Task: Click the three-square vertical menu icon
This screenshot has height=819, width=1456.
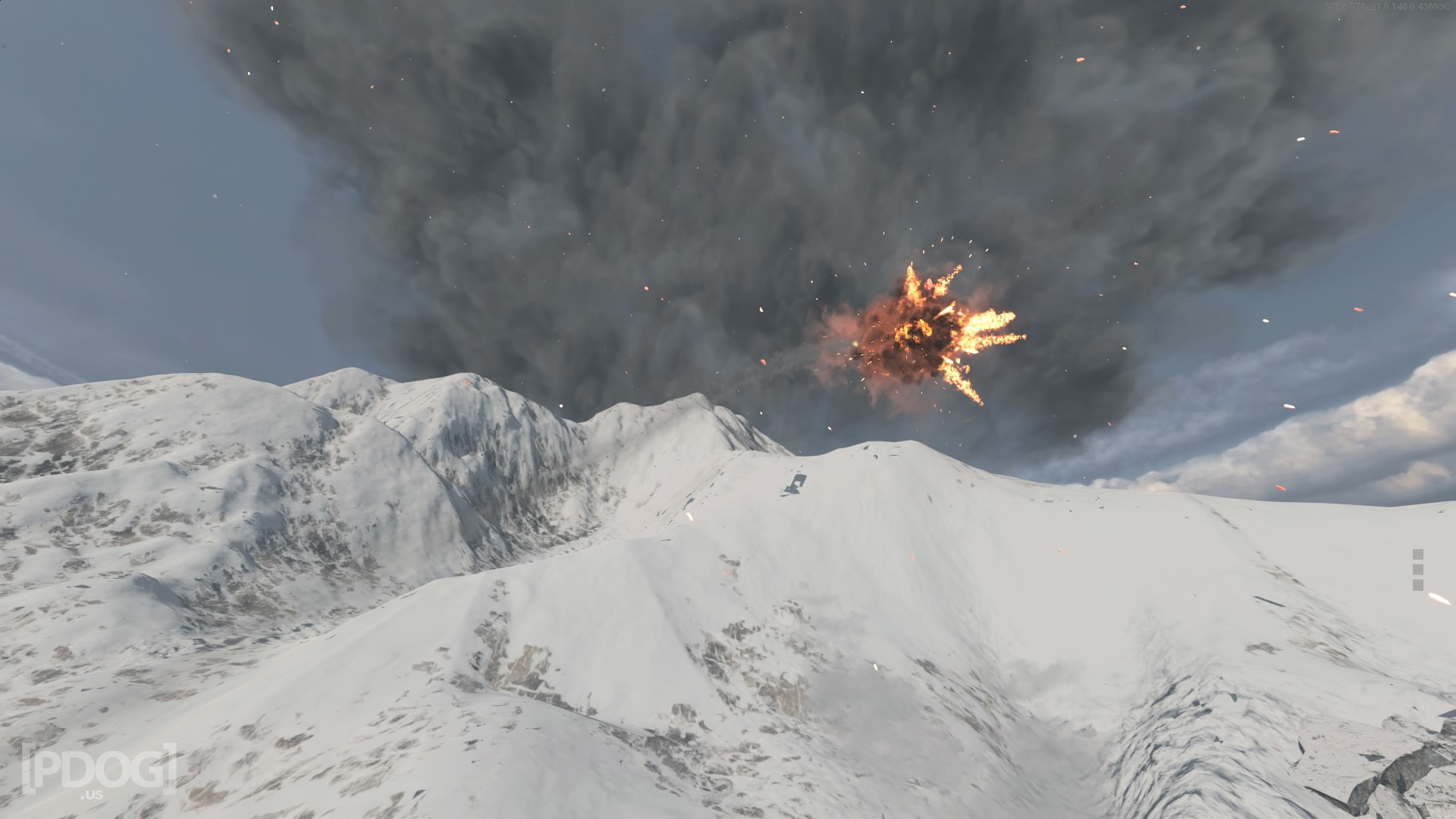Action: pyautogui.click(x=1417, y=570)
